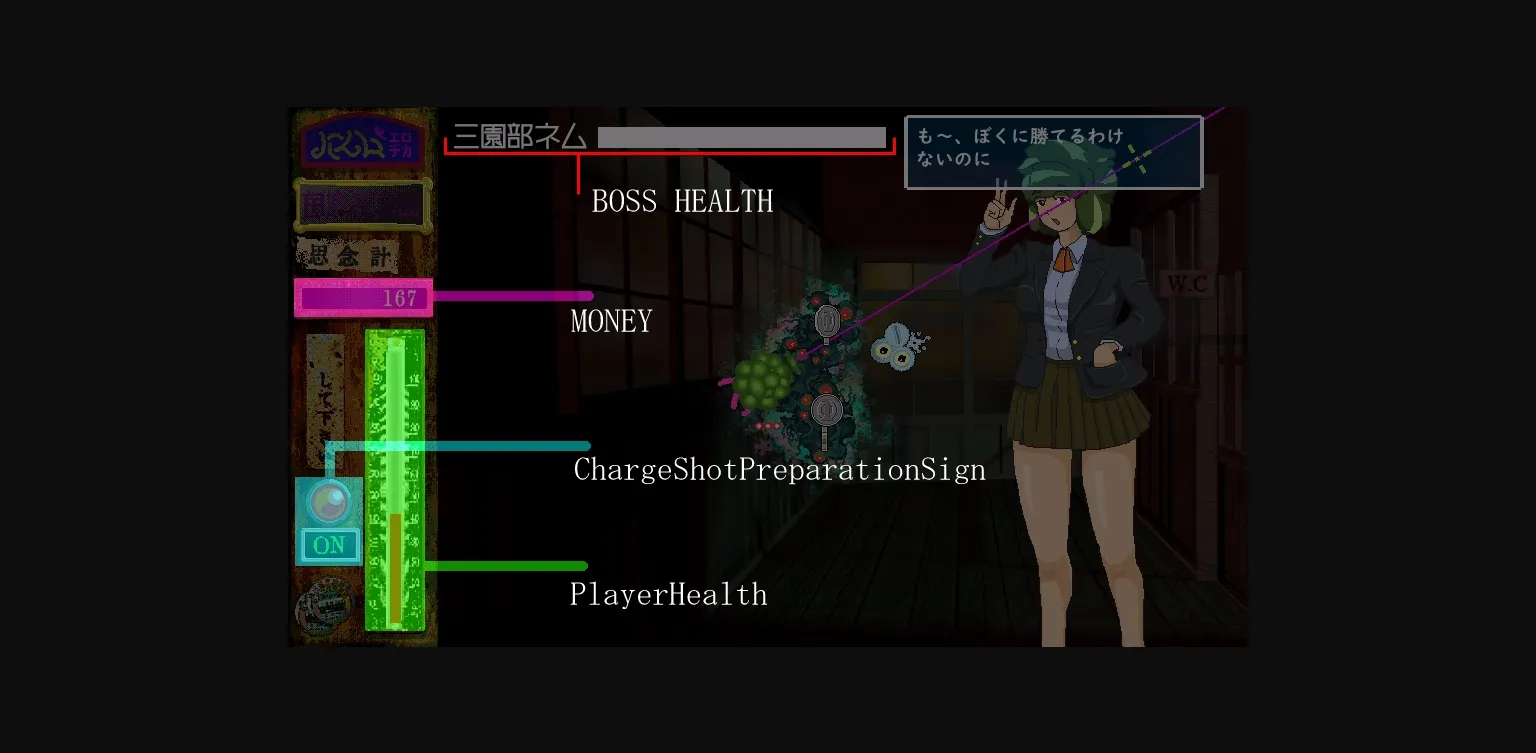The image size is (1536, 753).
Task: Toggle the ON switch below the orb
Action: [x=329, y=545]
